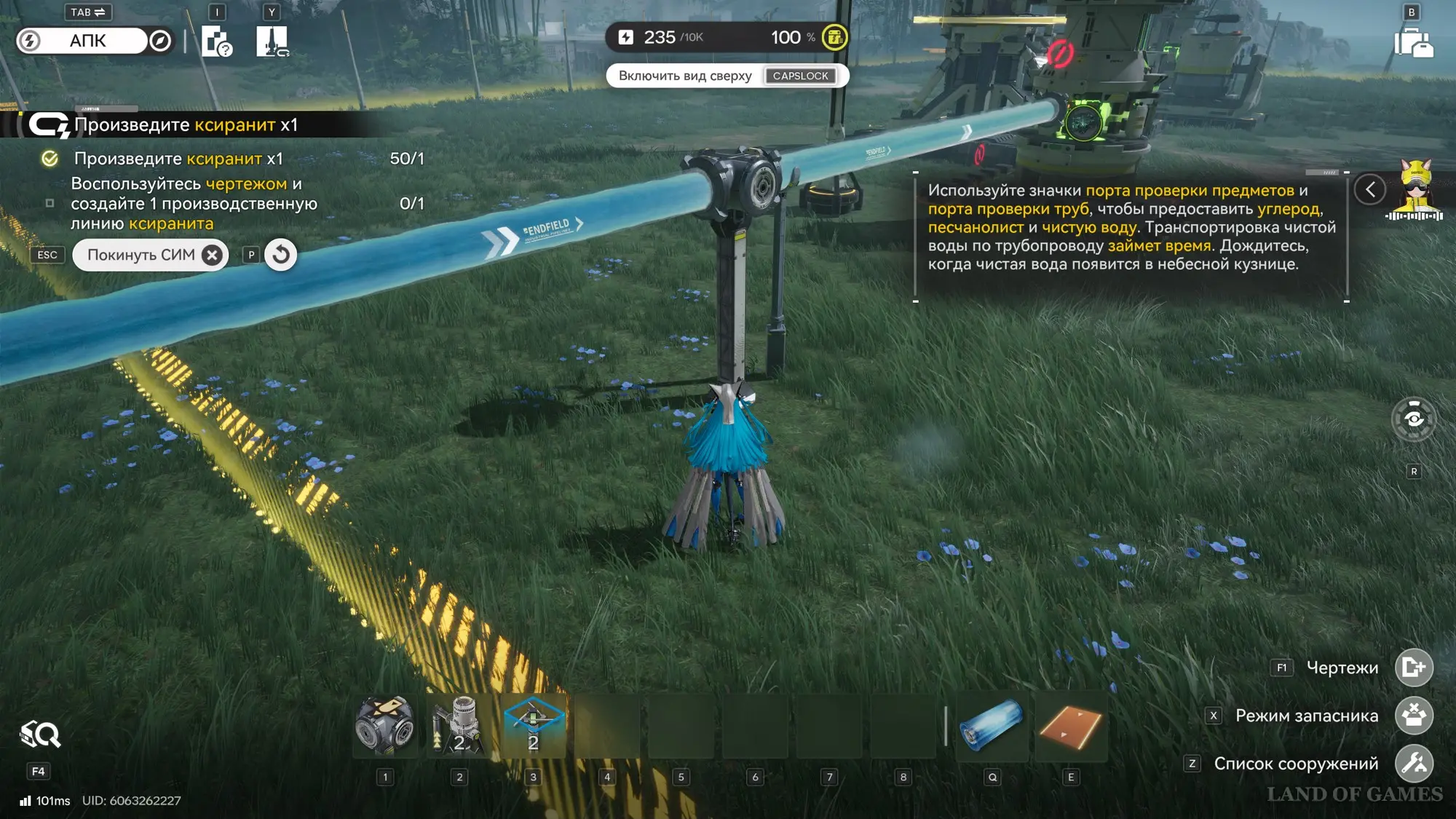Open the search cube icon
Image resolution: width=1456 pixels, height=819 pixels.
pos(40,735)
